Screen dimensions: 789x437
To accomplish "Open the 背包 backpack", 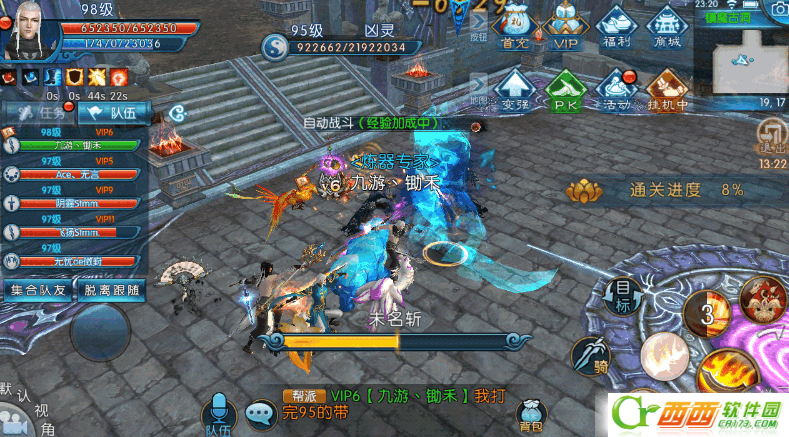I will point(531,413).
